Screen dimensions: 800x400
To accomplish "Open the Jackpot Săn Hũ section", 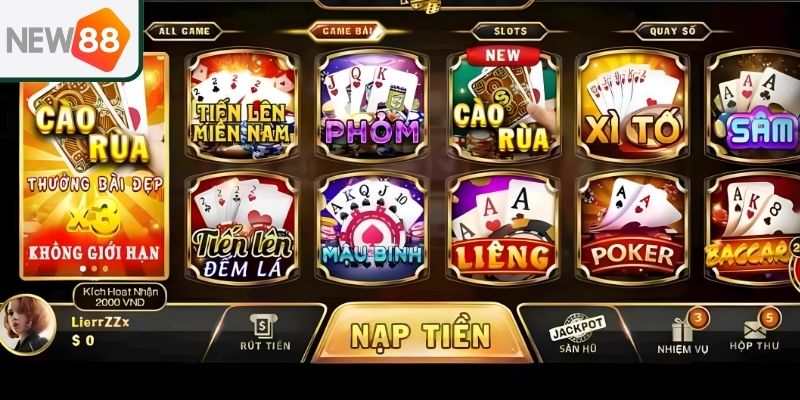I will coord(579,335).
